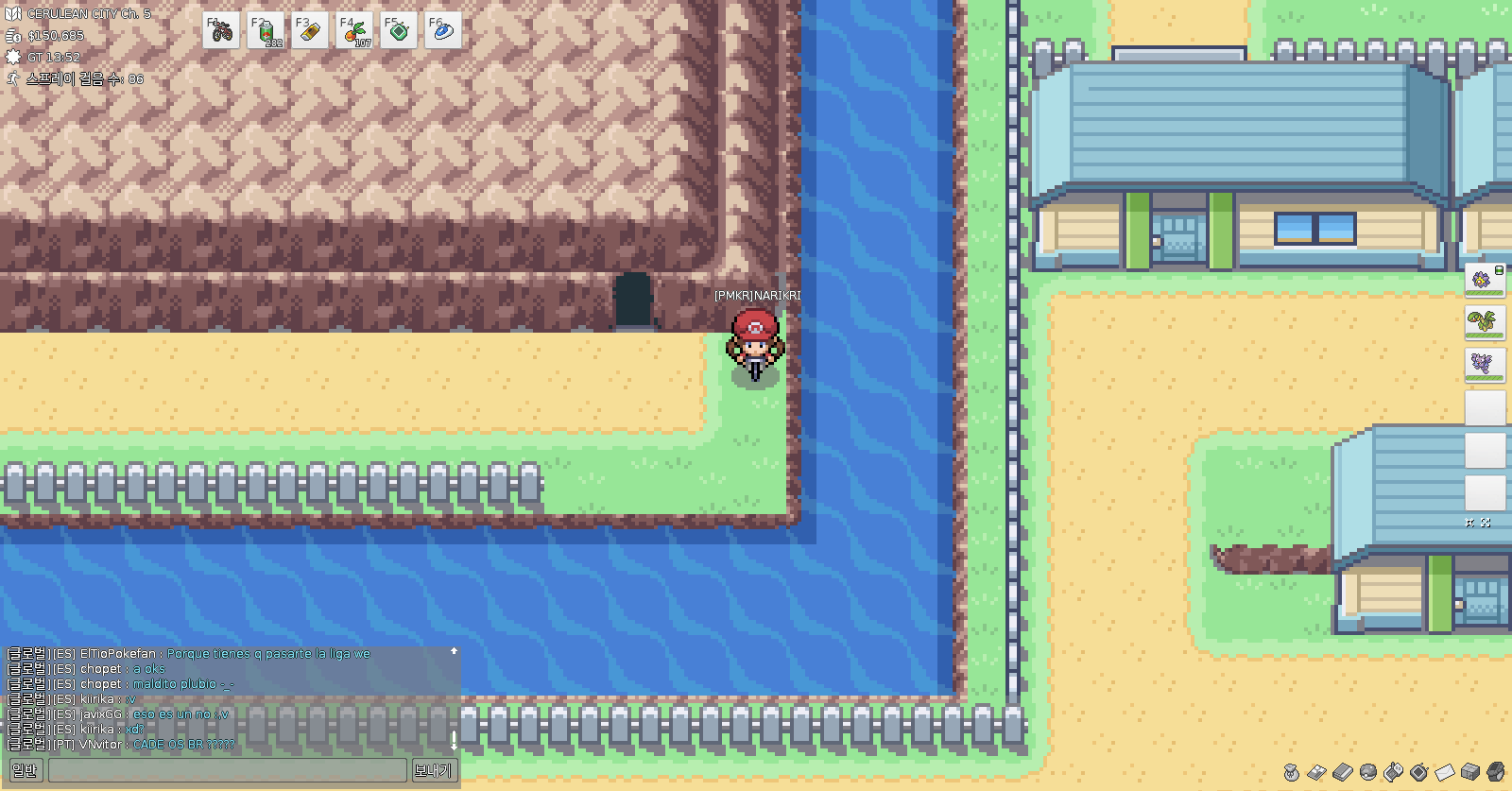Select the Tropius party slot
This screenshot has height=791, width=1512.
point(1484,322)
